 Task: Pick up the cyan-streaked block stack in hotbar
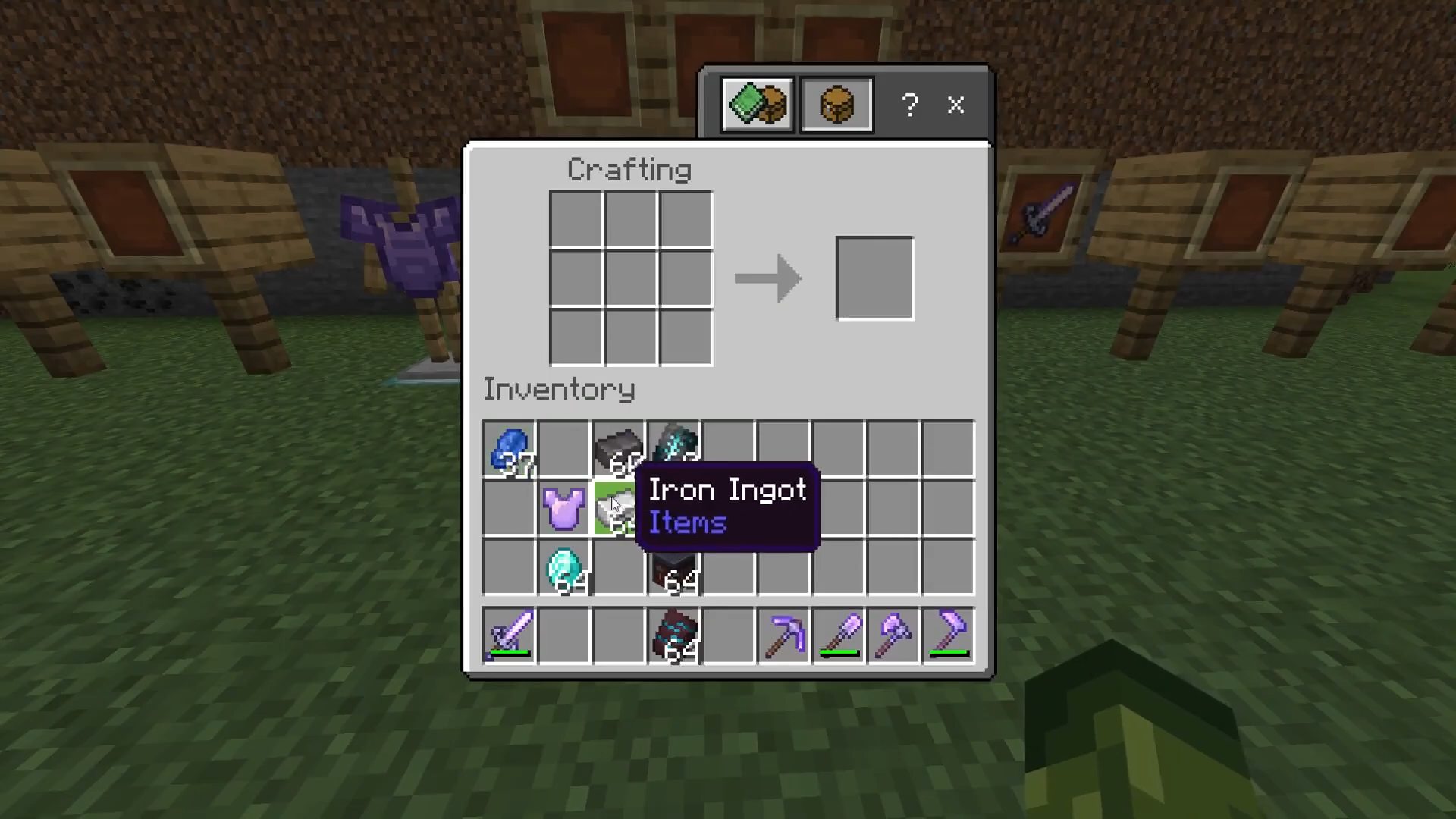(x=674, y=635)
